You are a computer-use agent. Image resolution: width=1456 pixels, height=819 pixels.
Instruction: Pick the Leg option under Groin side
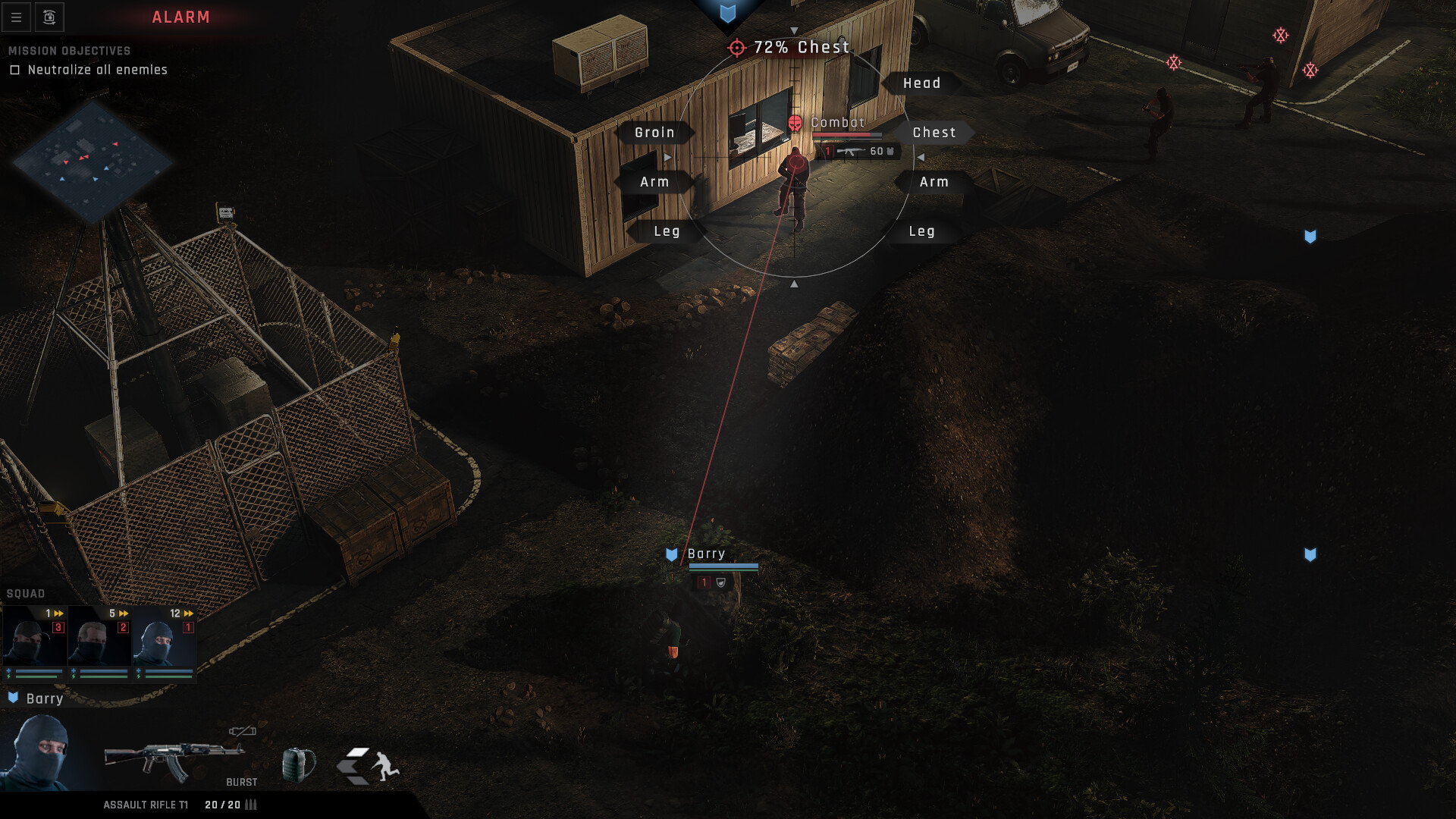(667, 231)
